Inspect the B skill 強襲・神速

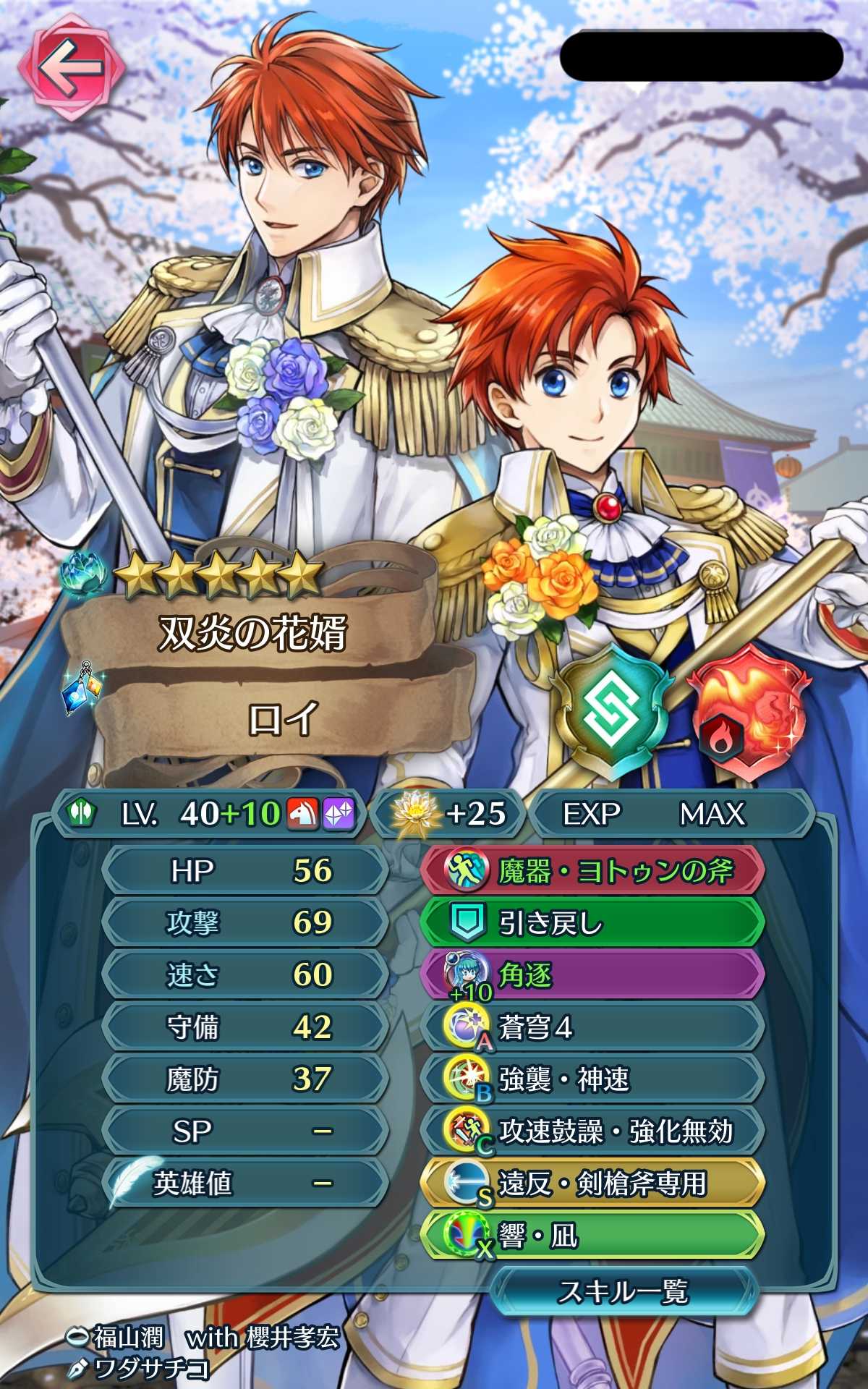(x=592, y=1079)
